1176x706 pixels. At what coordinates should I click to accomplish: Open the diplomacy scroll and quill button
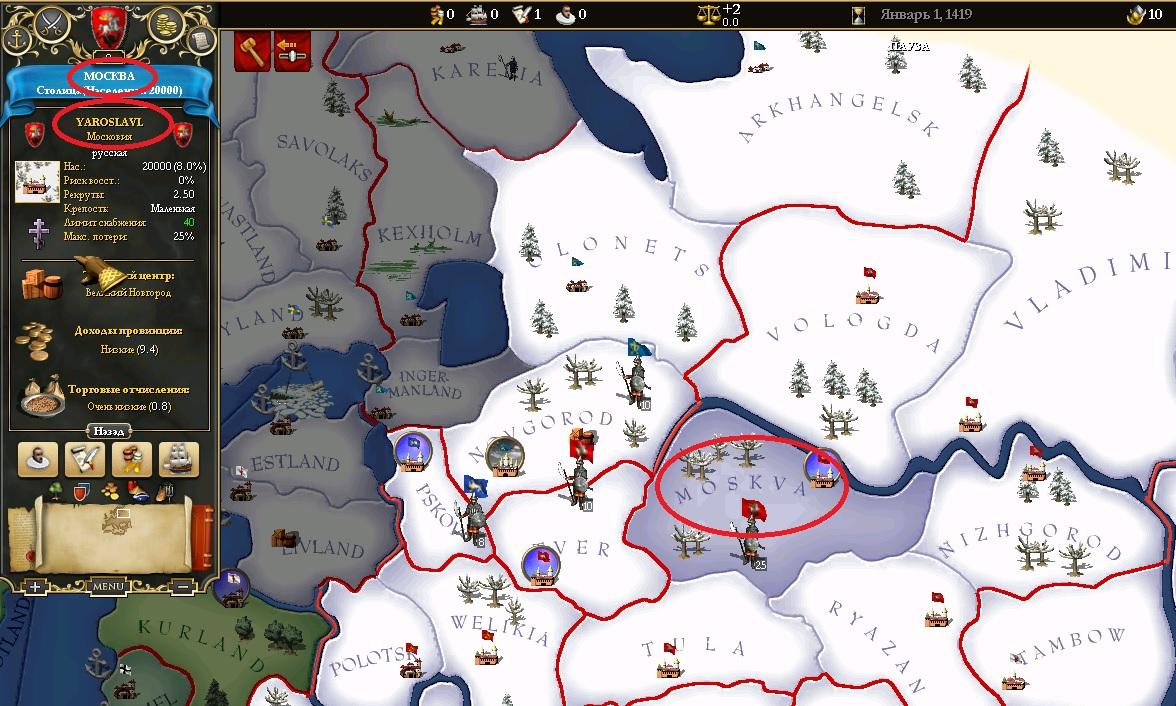point(85,459)
